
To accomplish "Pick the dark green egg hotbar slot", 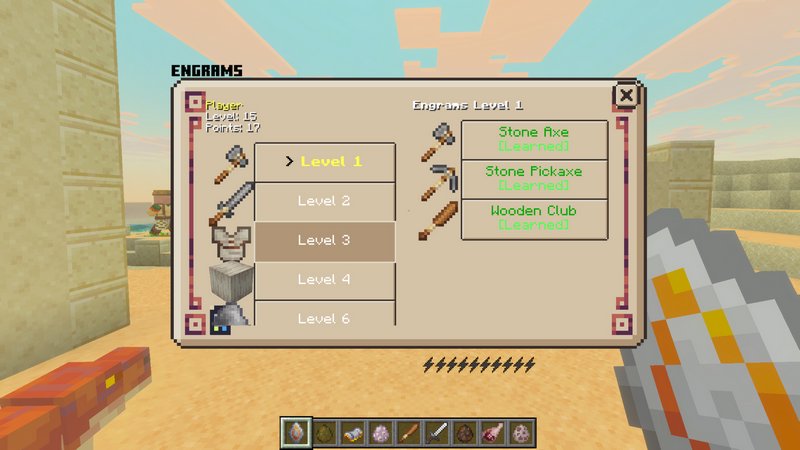I will coord(324,433).
